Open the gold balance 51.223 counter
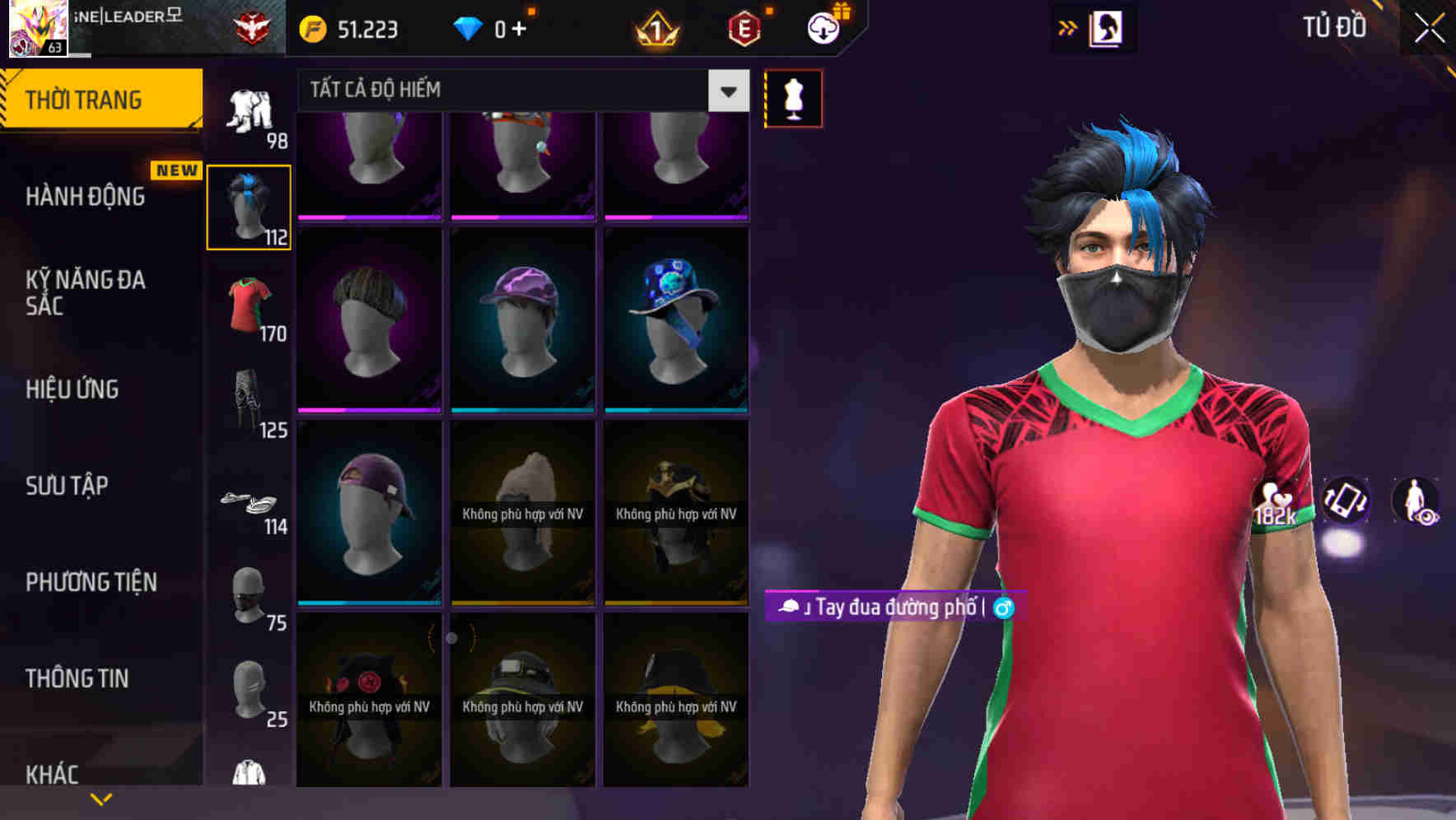The width and height of the screenshot is (1456, 820). 354,28
